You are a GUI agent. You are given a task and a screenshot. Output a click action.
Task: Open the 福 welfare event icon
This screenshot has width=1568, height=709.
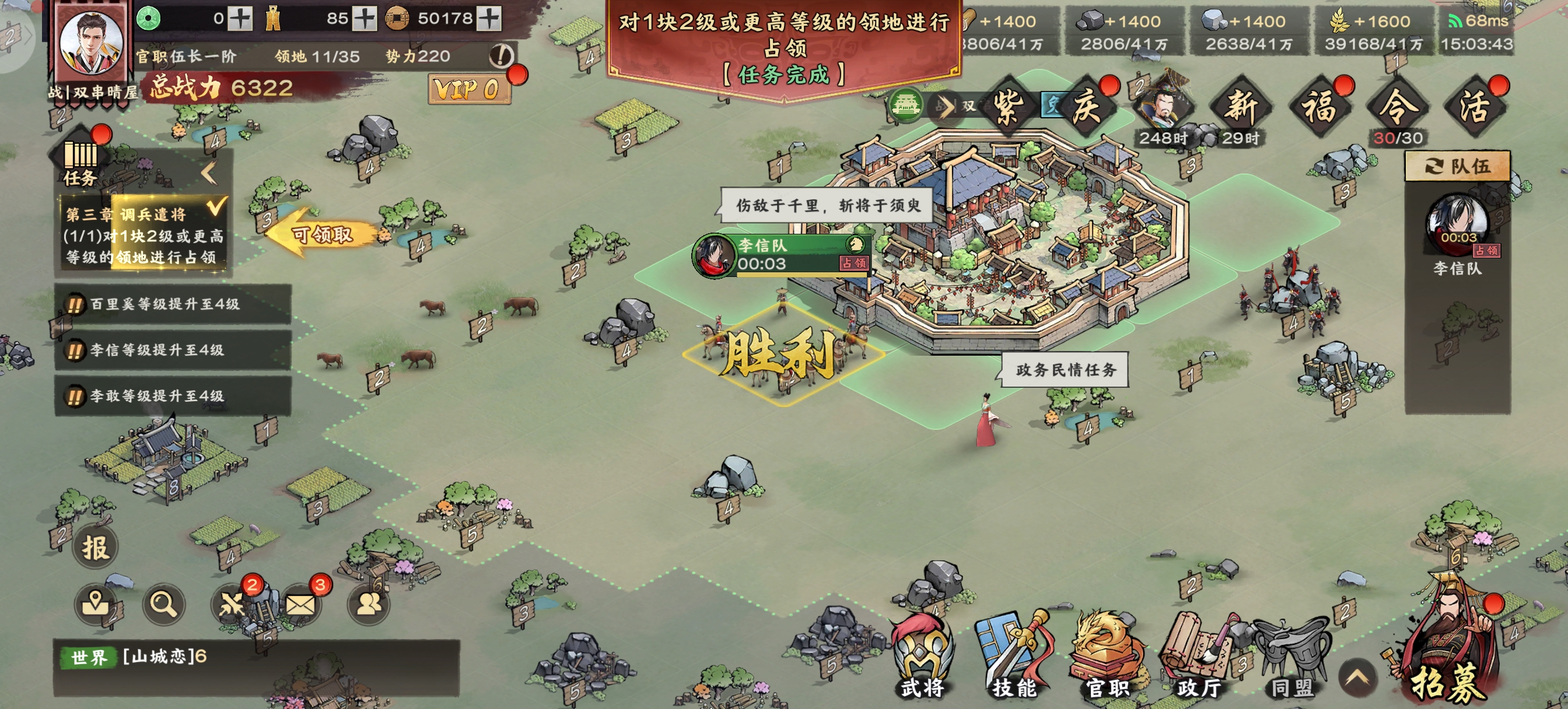pyautogui.click(x=1319, y=107)
